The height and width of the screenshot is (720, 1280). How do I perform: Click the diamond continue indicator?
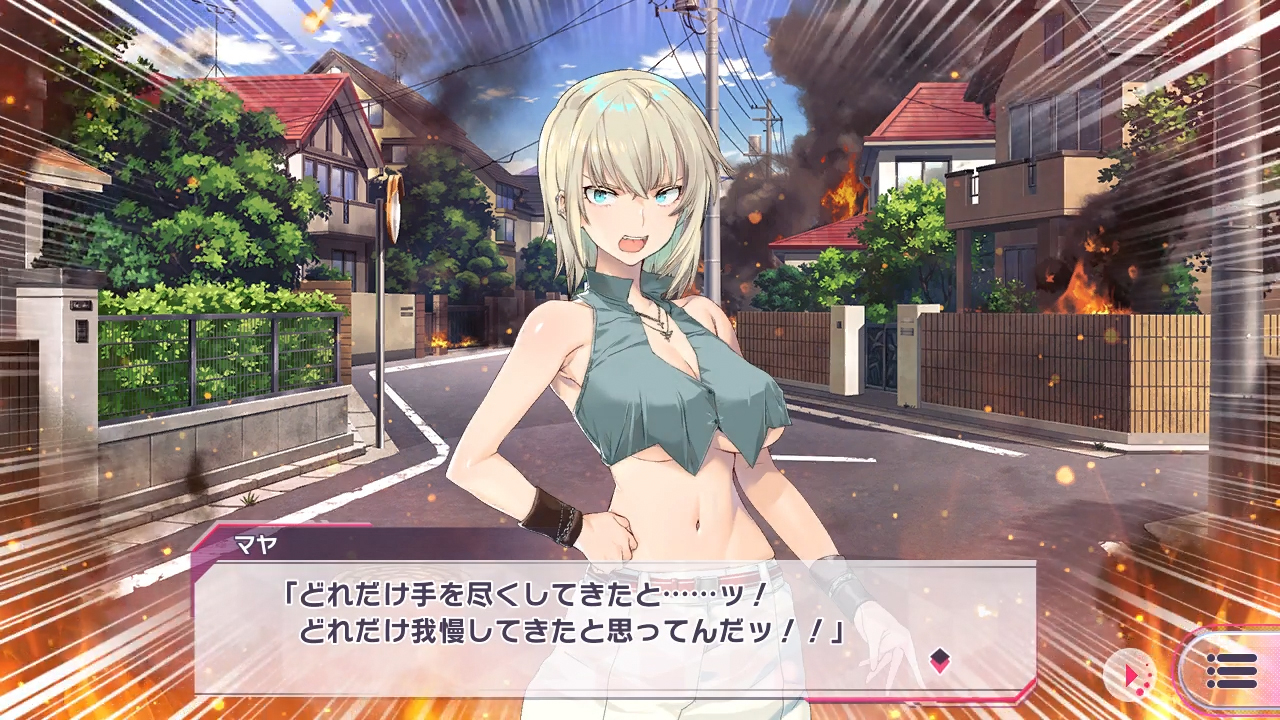[x=939, y=659]
